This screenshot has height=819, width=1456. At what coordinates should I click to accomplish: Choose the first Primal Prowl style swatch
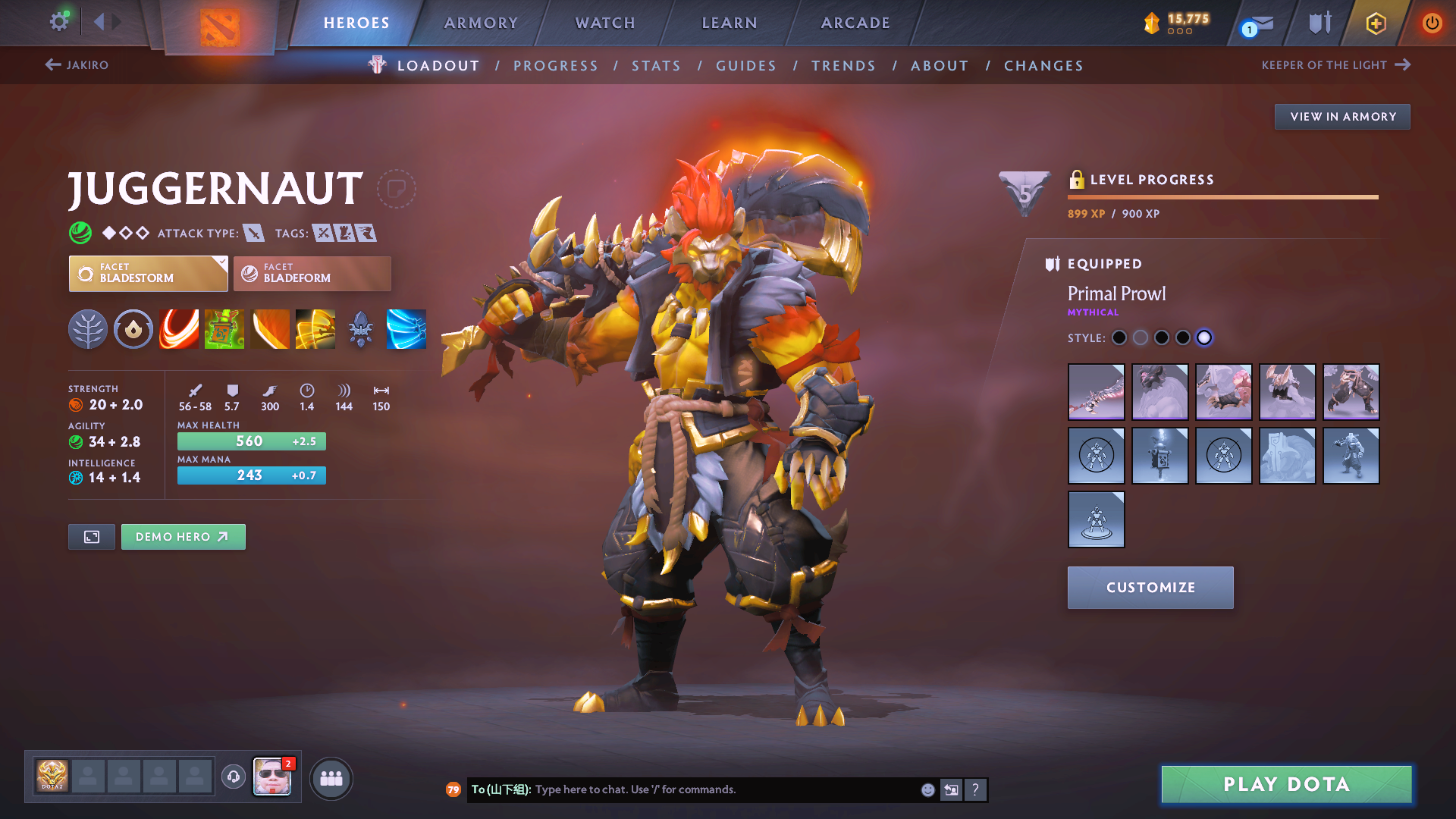[x=1119, y=338]
